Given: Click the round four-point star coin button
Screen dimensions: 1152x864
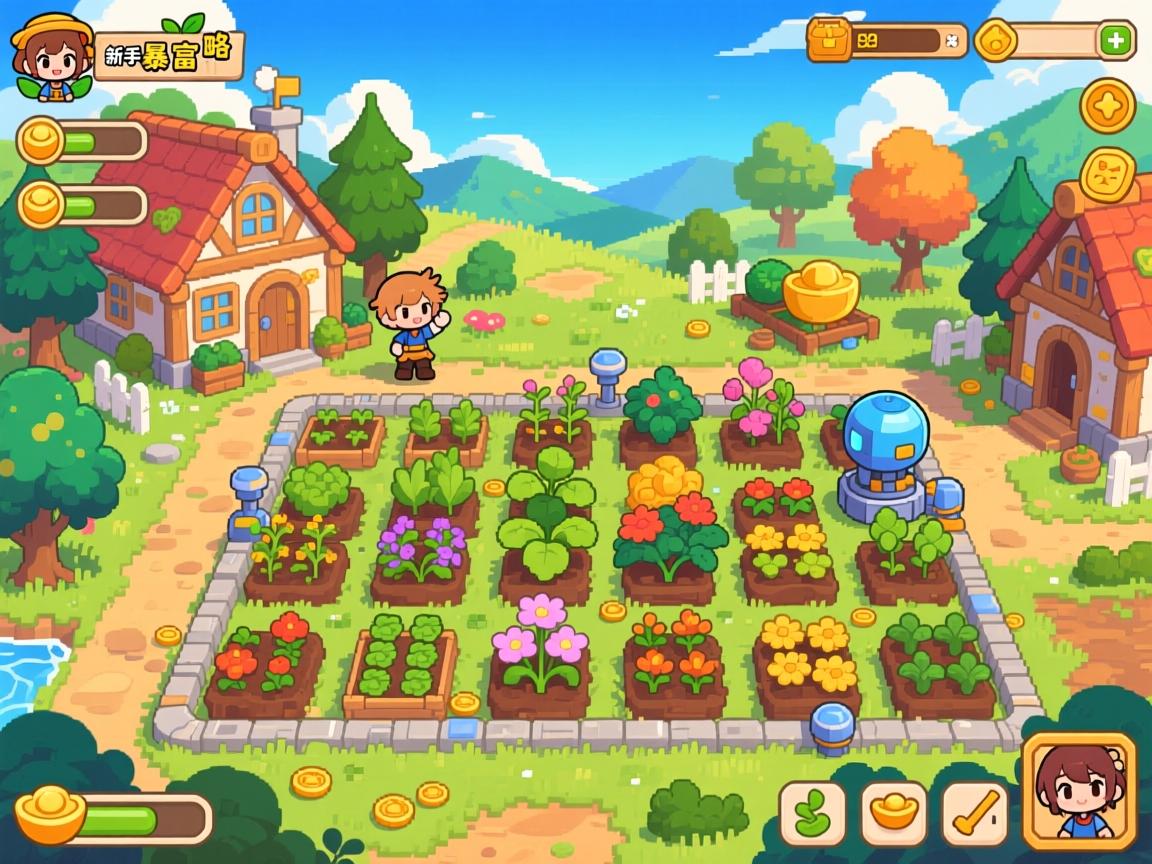Looking at the screenshot, I should pyautogui.click(x=1108, y=106).
